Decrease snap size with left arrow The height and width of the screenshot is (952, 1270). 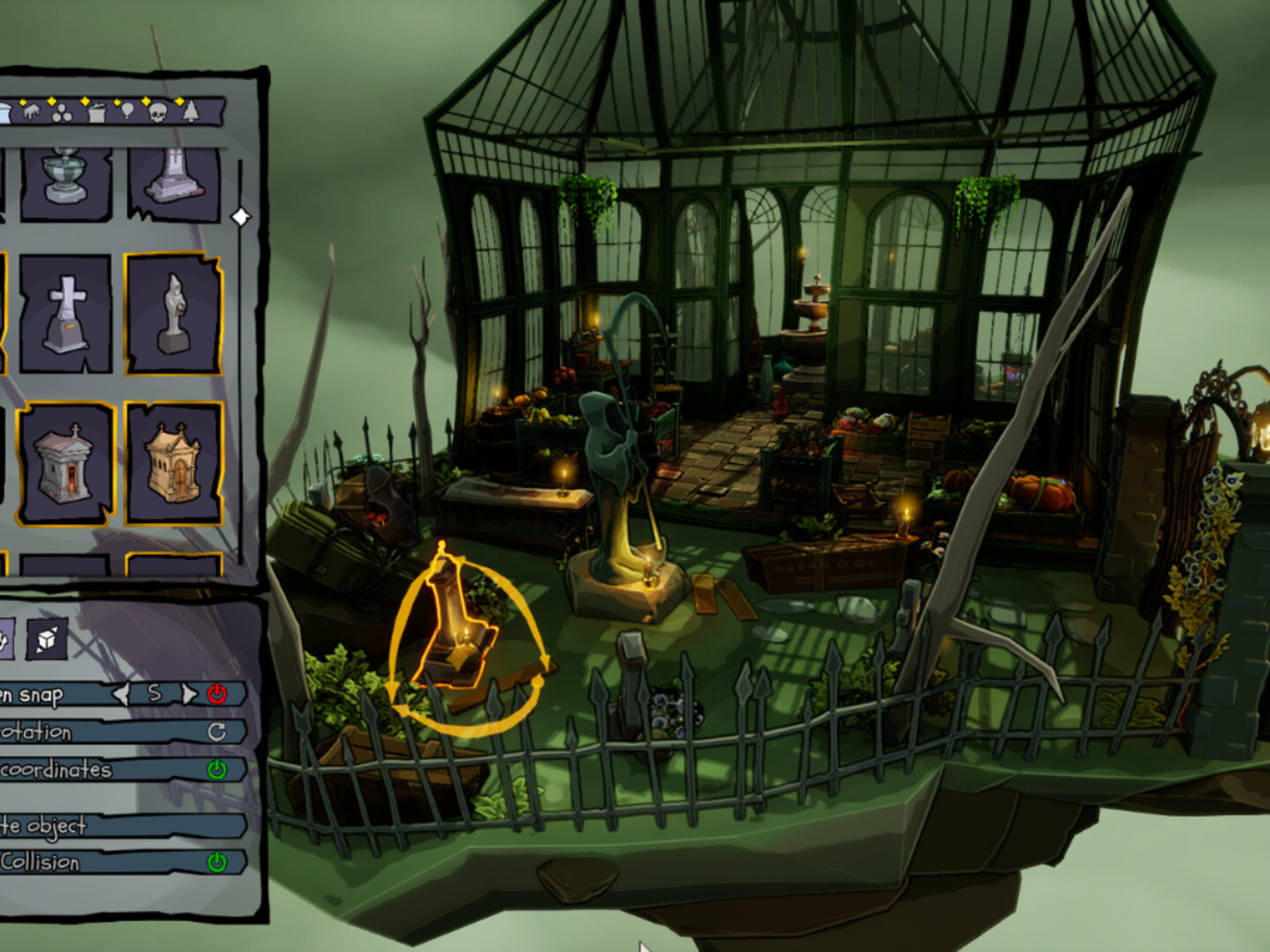121,694
